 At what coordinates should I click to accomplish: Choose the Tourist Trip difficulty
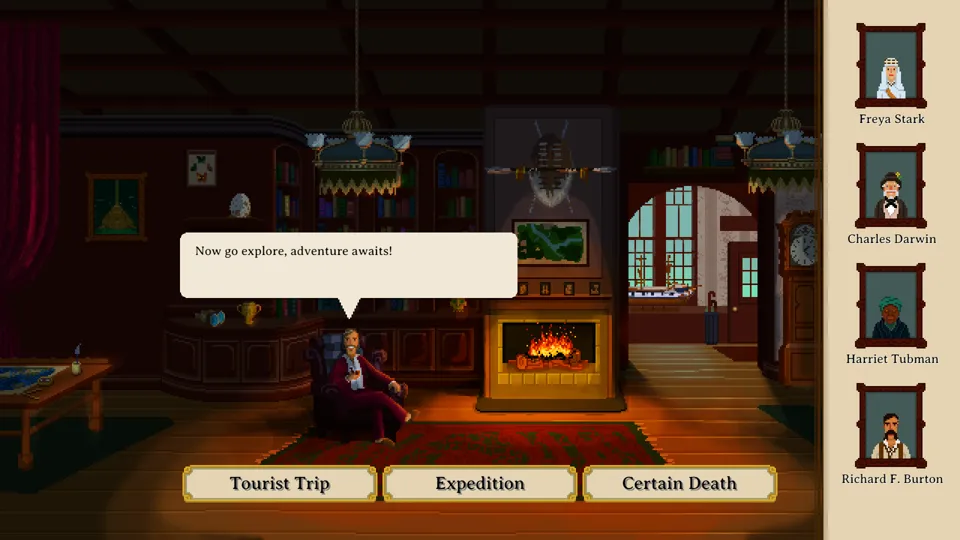[x=280, y=484]
